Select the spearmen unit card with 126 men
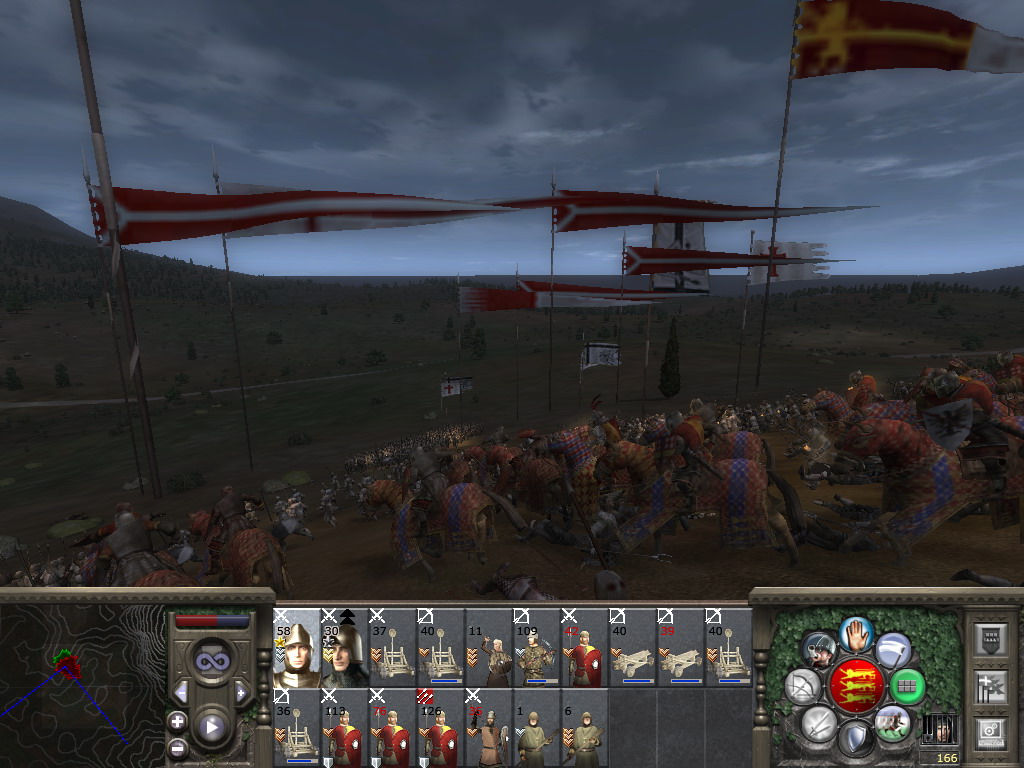 pyautogui.click(x=440, y=728)
